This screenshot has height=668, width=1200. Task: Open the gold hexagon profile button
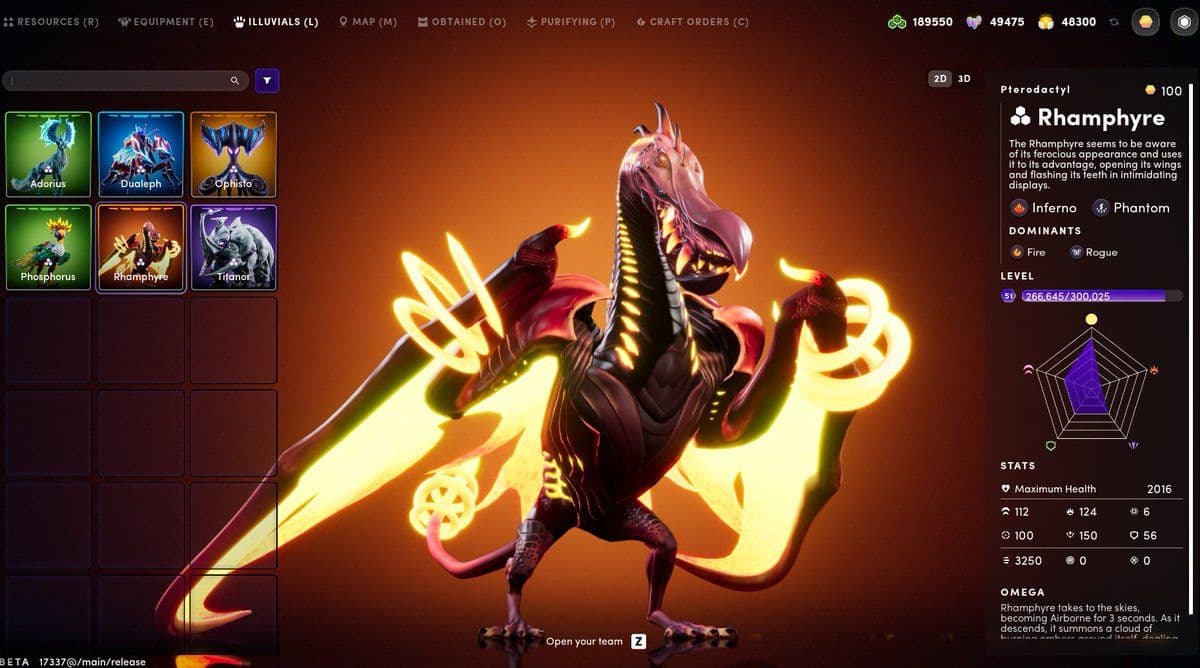click(1145, 22)
